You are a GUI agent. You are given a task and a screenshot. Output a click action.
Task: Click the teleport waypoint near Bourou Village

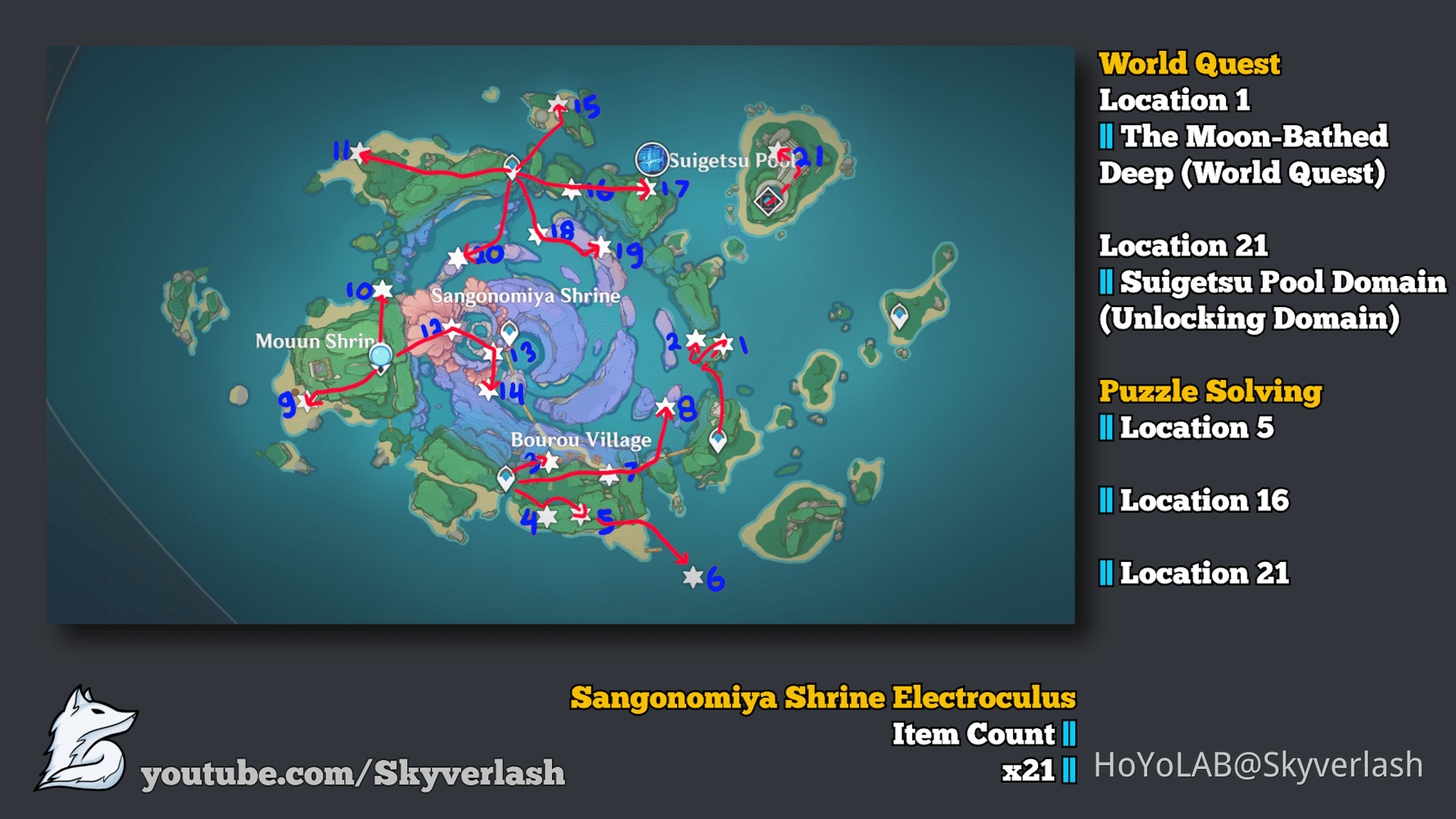507,476
